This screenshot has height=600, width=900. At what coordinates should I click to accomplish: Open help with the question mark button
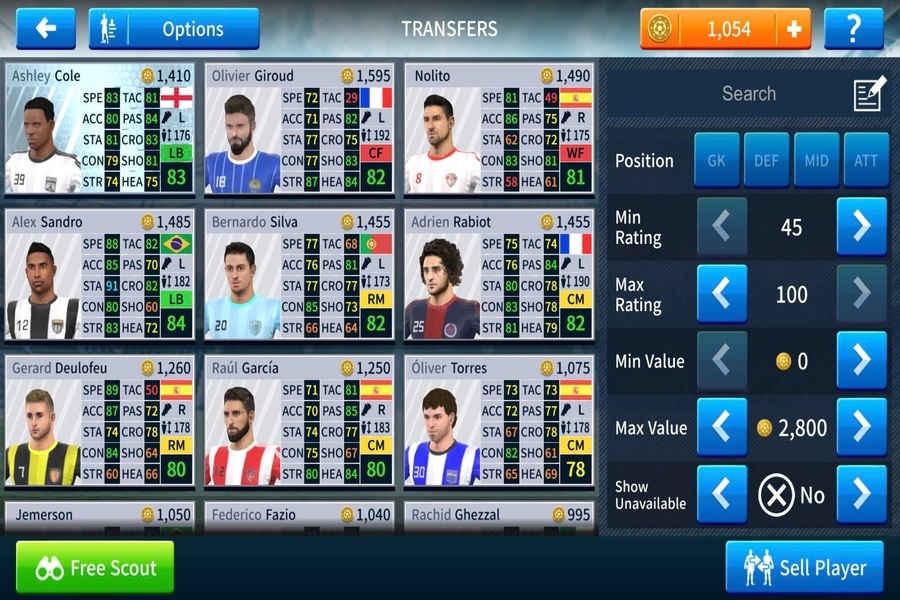click(x=853, y=29)
